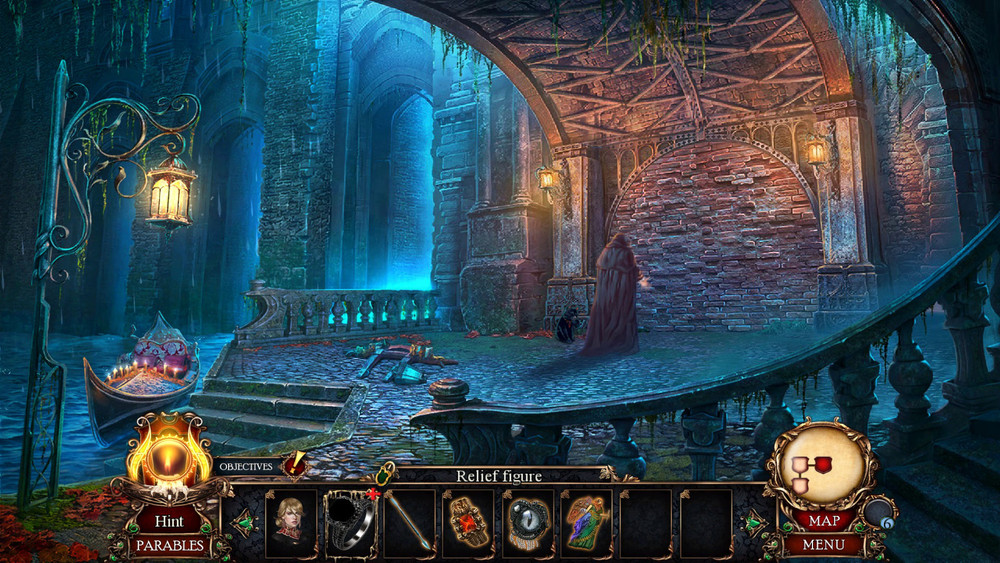Screen dimensions: 1000x563
Task: Pick the long staff inventory item
Action: [x=410, y=523]
